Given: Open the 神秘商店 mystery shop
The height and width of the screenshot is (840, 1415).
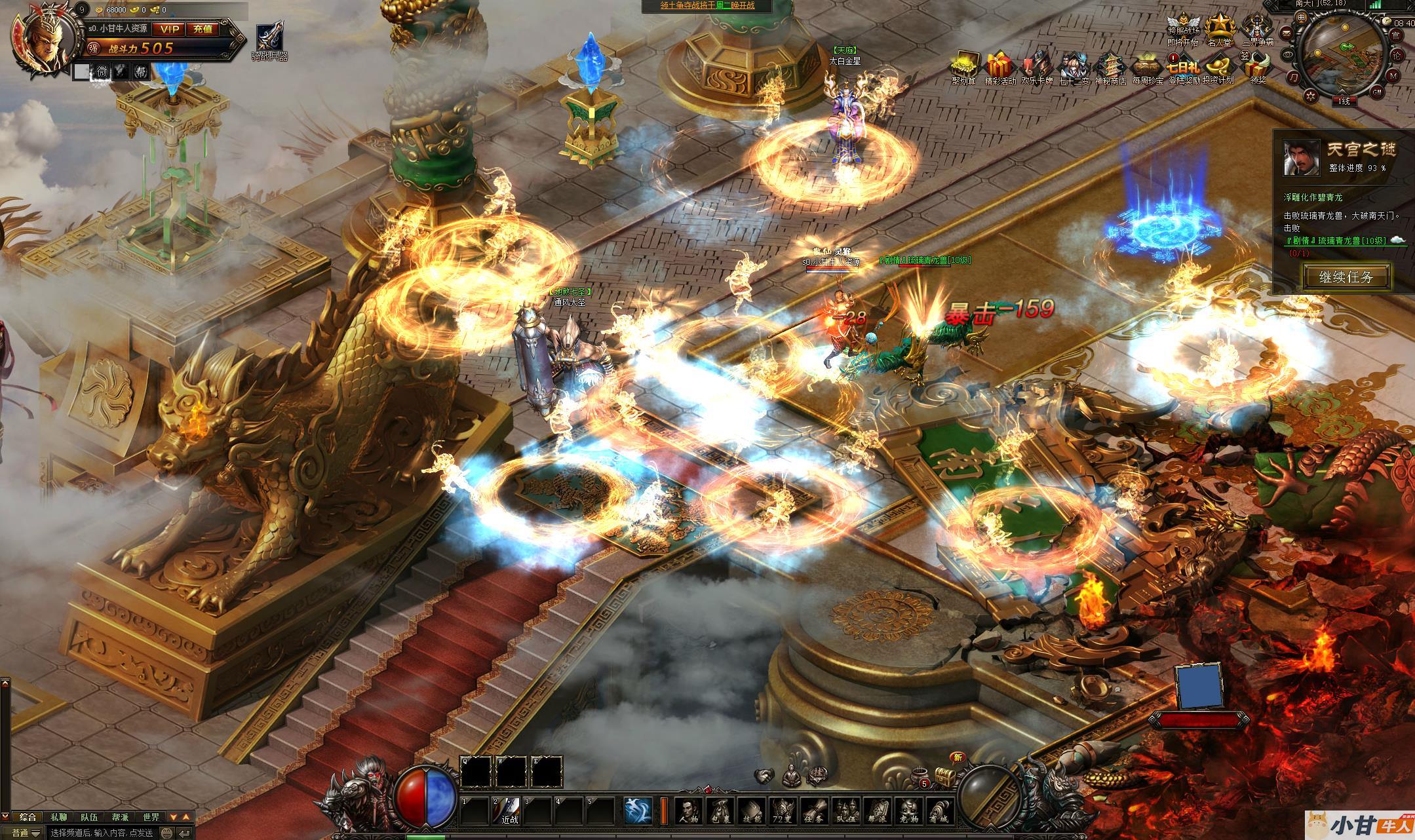Looking at the screenshot, I should [1110, 67].
